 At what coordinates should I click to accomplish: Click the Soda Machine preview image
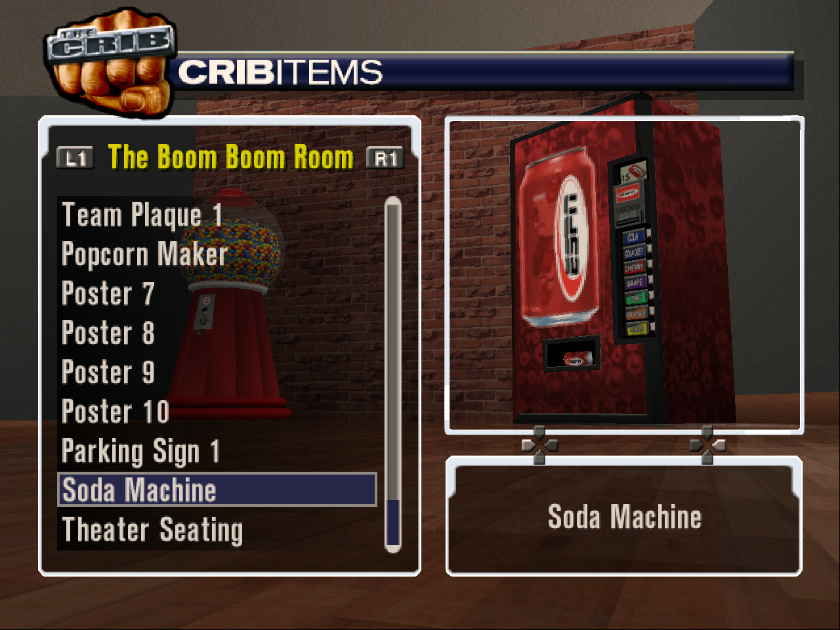tap(624, 275)
